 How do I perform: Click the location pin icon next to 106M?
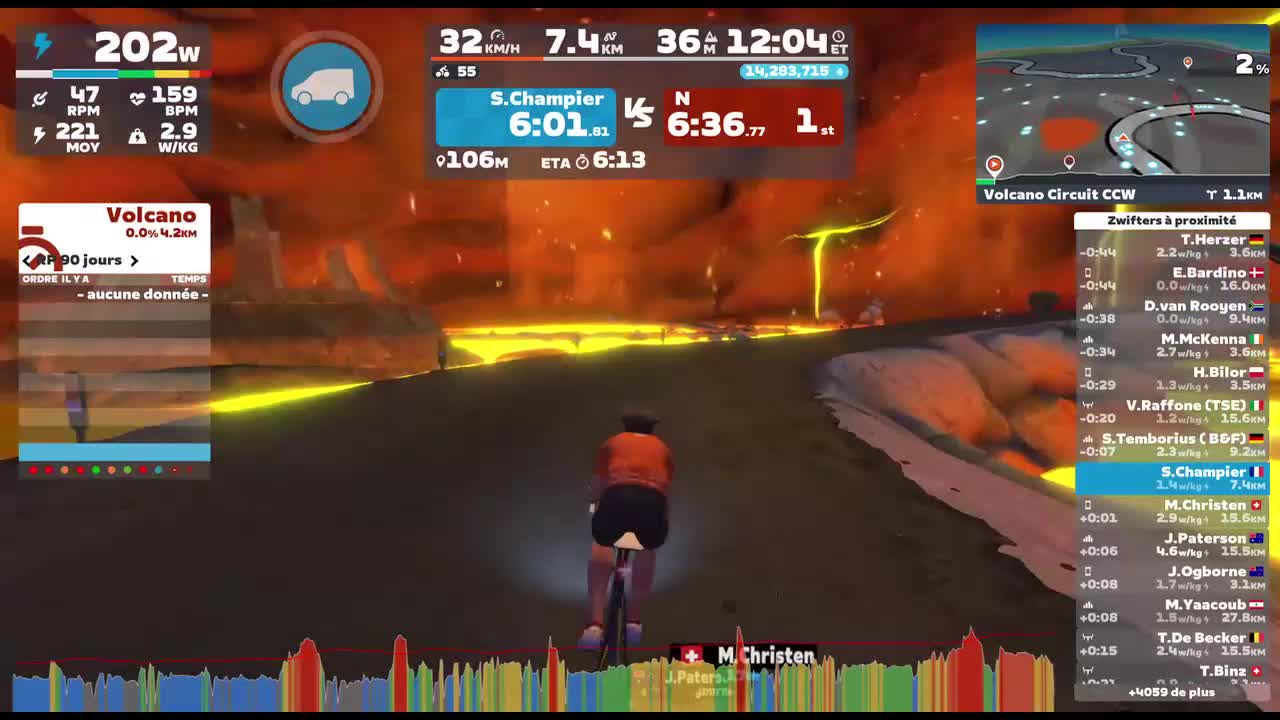point(440,161)
